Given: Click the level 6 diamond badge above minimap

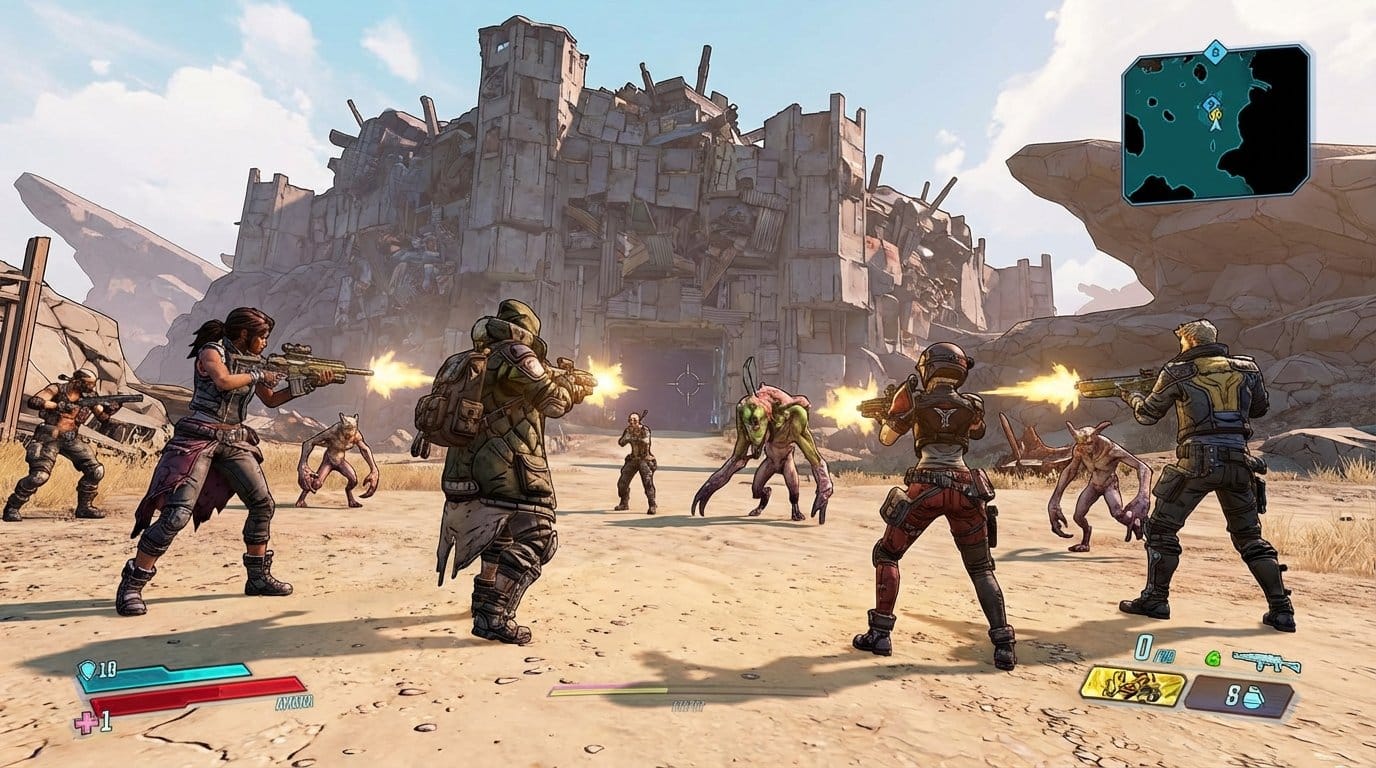Looking at the screenshot, I should pos(1215,51).
